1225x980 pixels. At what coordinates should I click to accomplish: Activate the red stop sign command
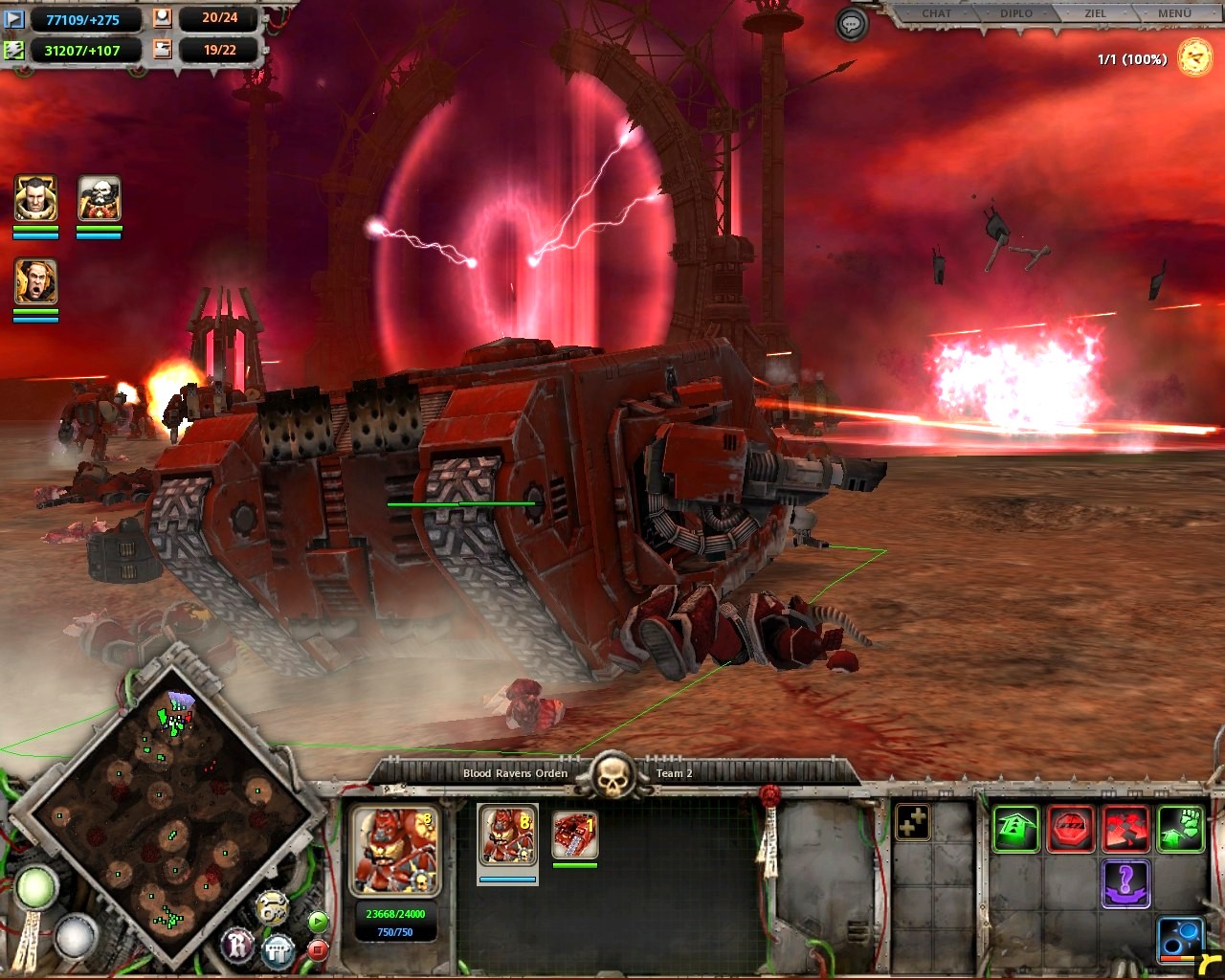1071,828
